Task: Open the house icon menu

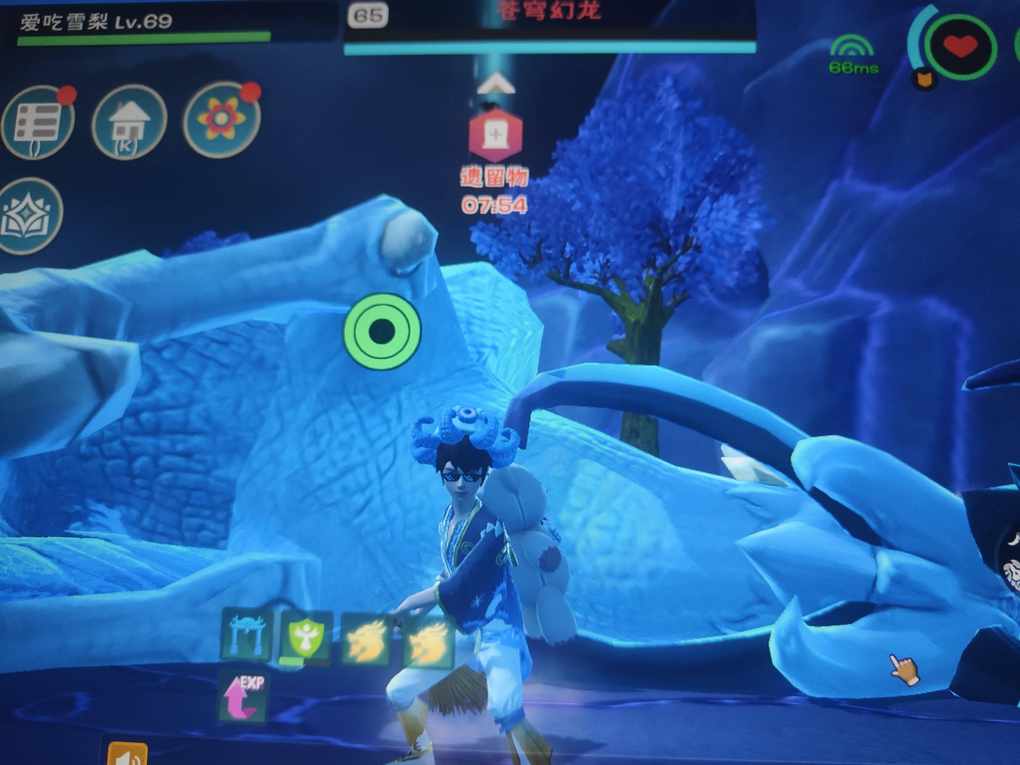Action: point(128,123)
